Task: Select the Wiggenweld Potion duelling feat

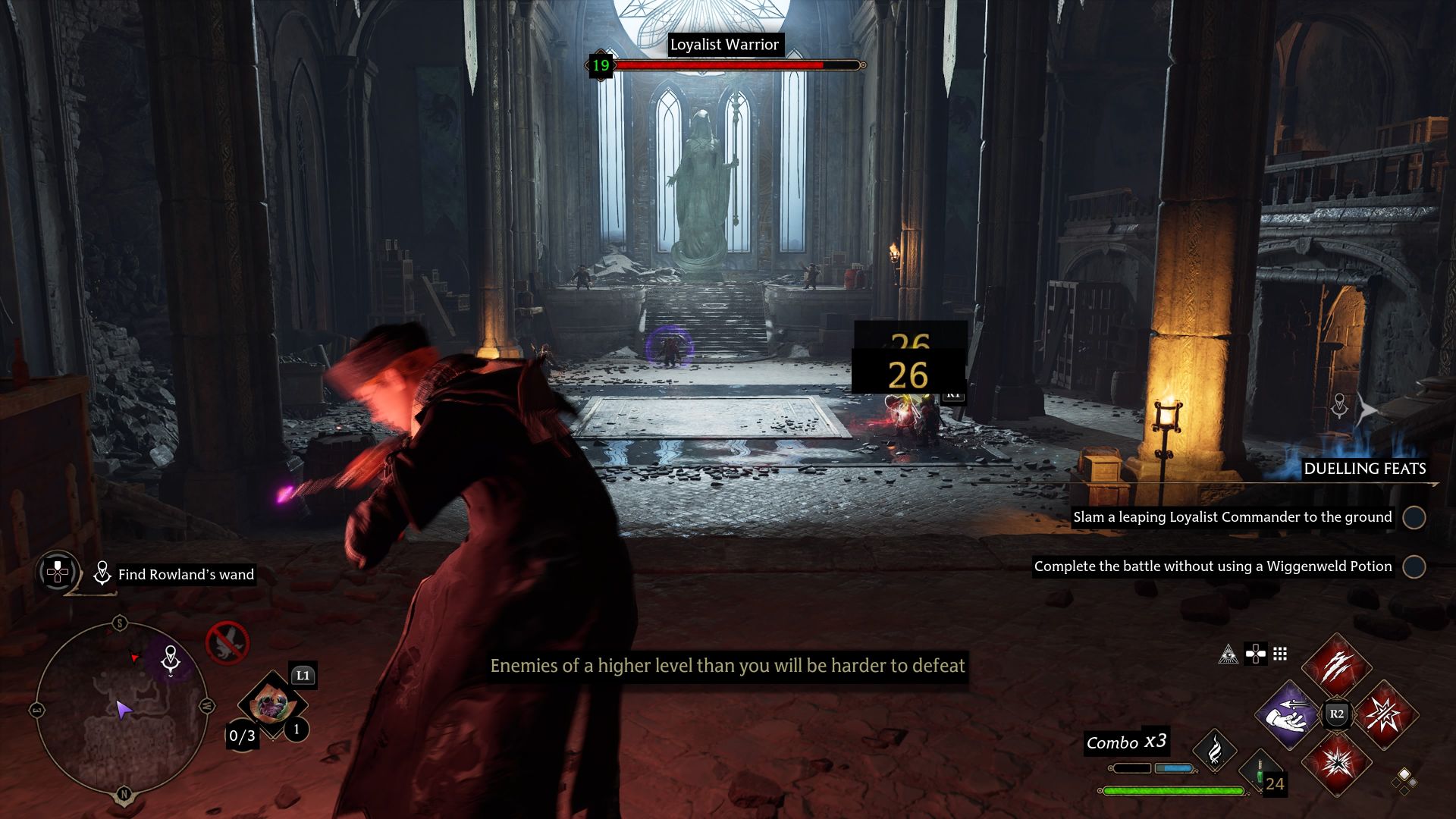Action: pos(1213,566)
